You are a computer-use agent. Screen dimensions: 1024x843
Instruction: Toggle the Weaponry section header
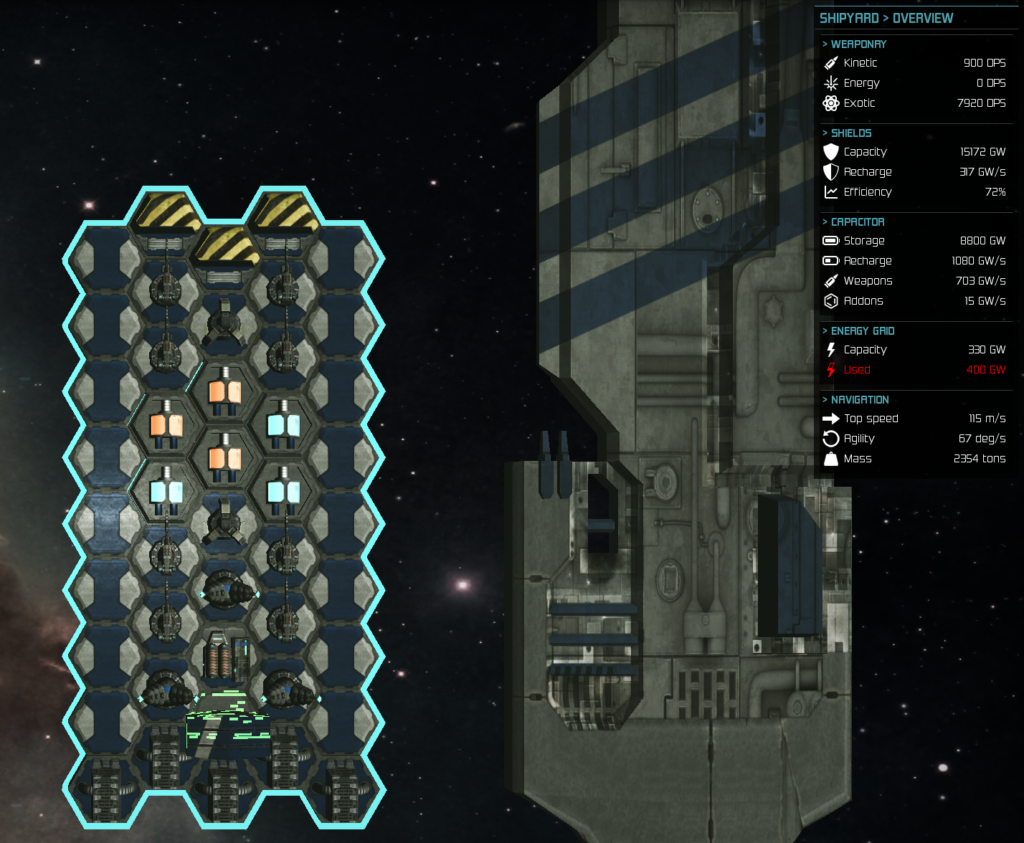point(858,44)
